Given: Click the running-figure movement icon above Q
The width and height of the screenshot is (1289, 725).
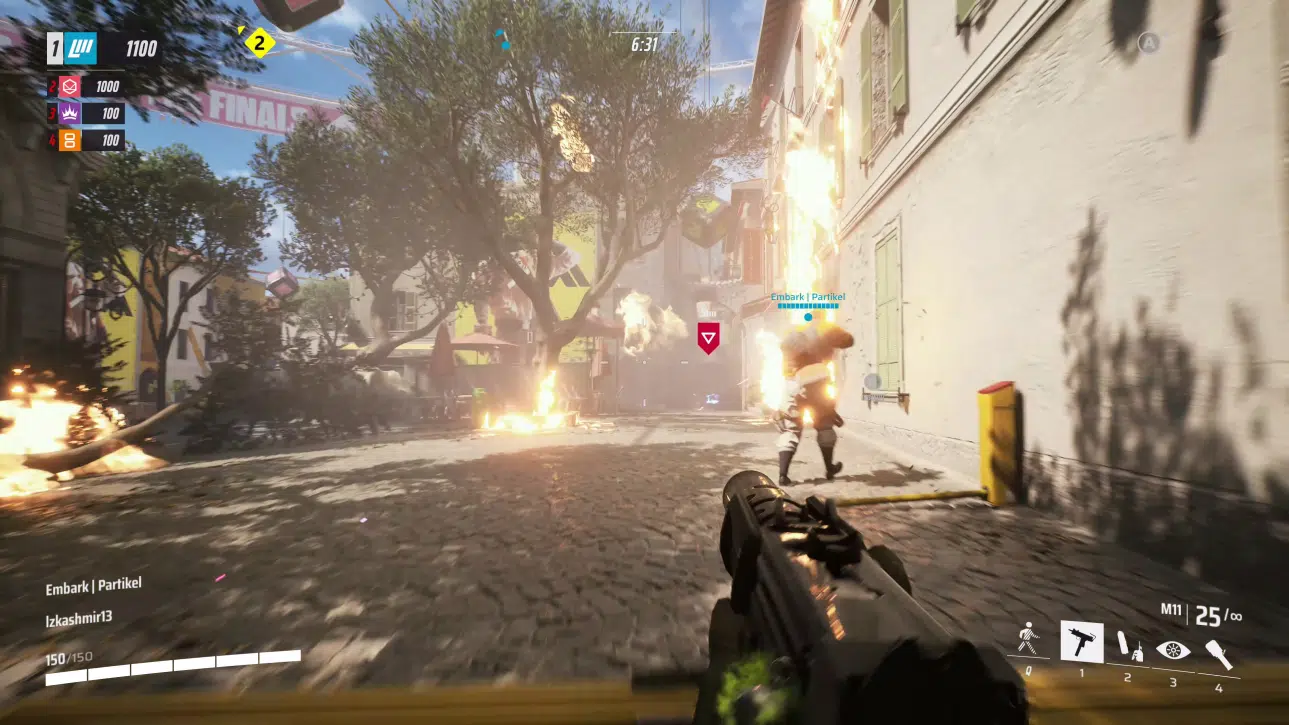Looking at the screenshot, I should click(1026, 640).
